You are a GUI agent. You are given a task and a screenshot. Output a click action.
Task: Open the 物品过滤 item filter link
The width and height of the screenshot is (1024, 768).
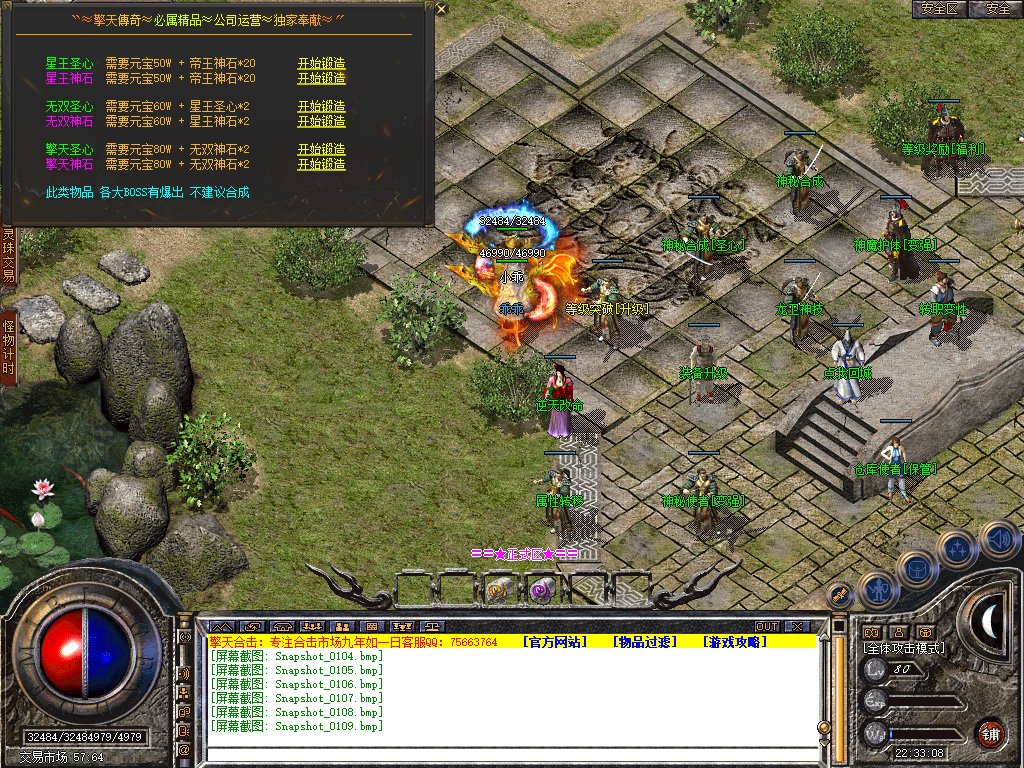(645, 642)
